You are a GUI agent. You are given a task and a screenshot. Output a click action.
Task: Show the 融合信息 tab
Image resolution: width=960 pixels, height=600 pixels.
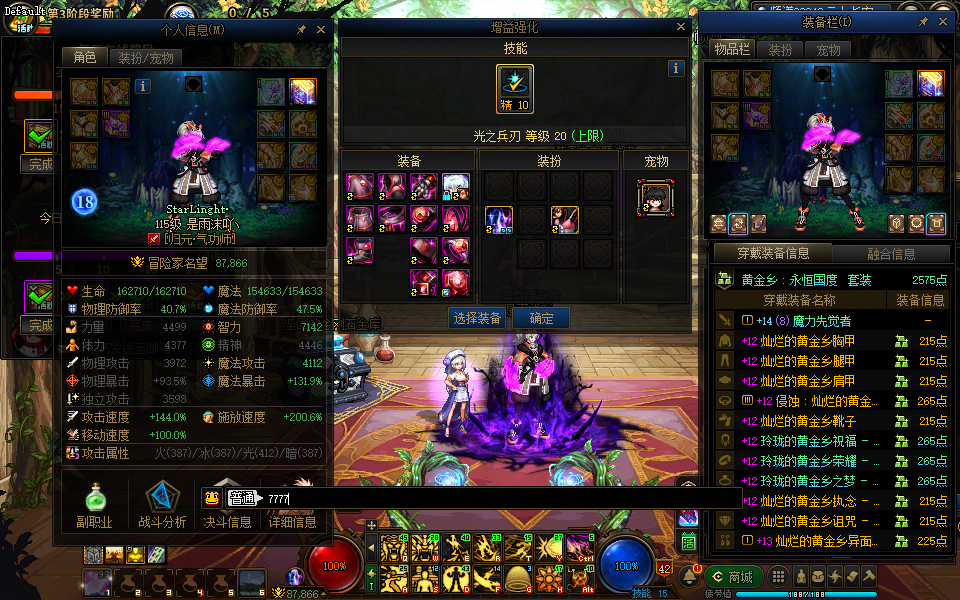pyautogui.click(x=892, y=254)
